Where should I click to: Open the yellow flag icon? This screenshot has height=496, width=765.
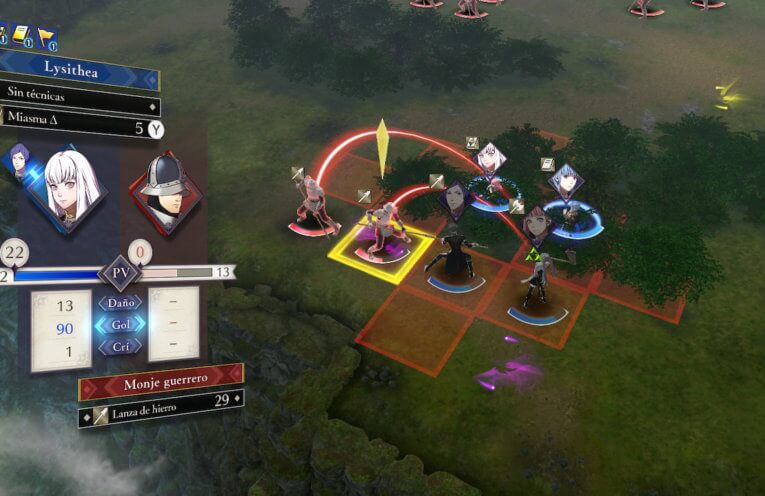[x=46, y=38]
